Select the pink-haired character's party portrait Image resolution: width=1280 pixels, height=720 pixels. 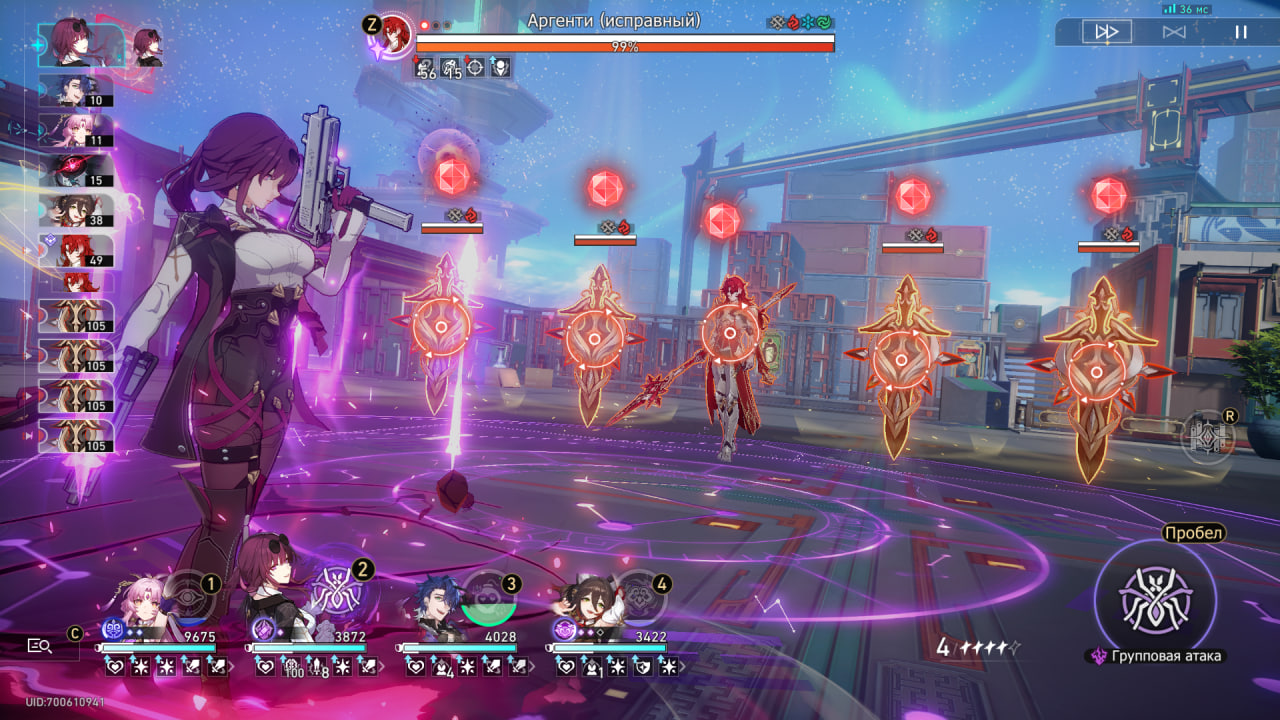pos(129,598)
